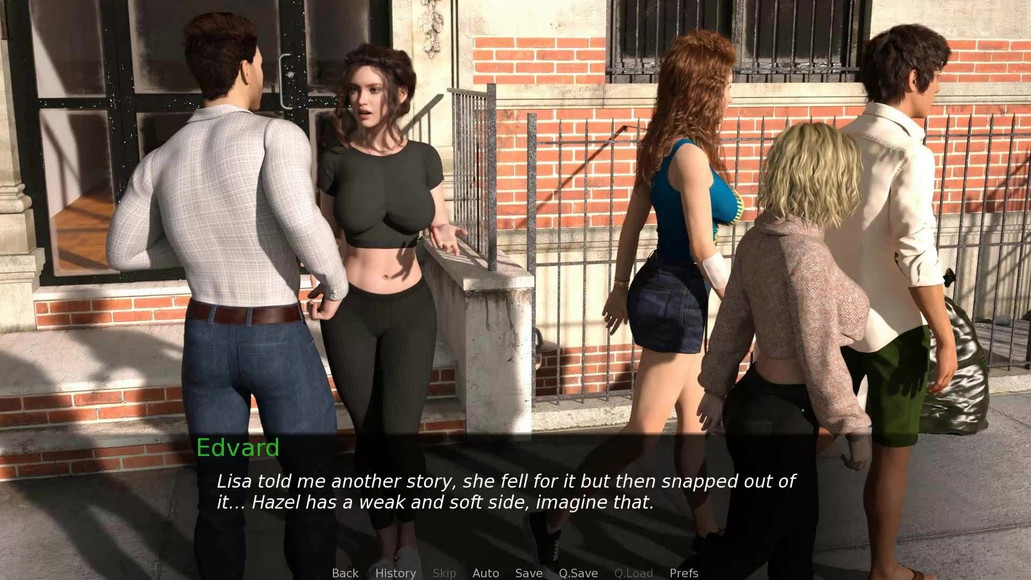The width and height of the screenshot is (1031, 580).
Task: Go Back to previous dialogue line
Action: coord(345,573)
